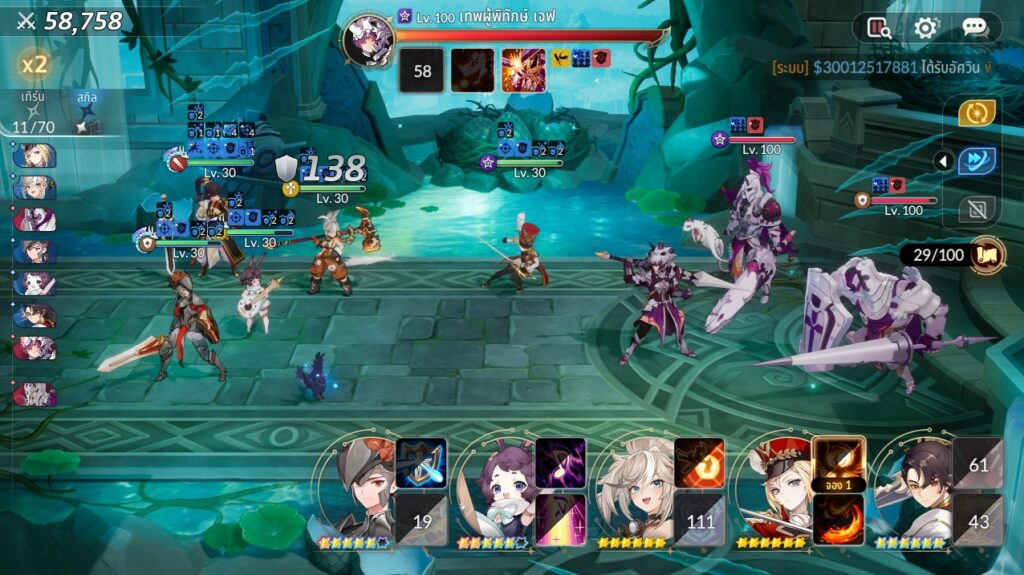Select the skill labelled จอง 1
Viewport: 1024px width, 575px height.
pos(838,463)
